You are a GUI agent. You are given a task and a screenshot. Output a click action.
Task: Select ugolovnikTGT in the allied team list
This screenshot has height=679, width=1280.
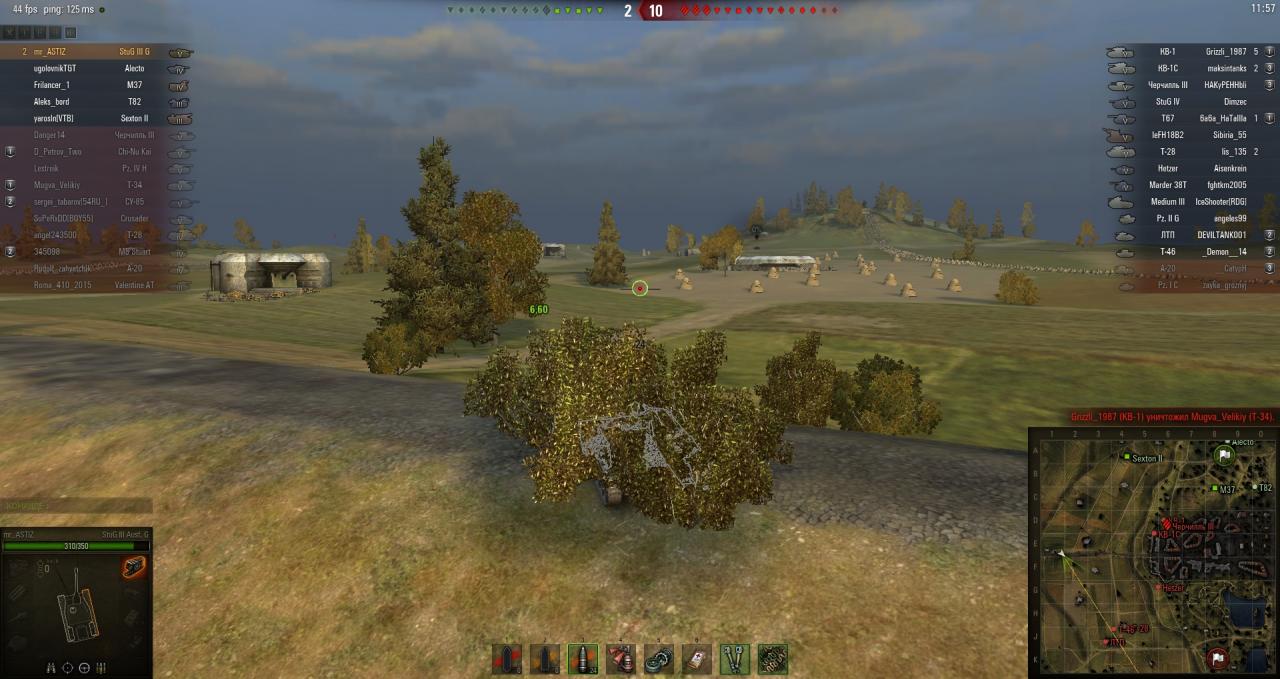tap(90, 69)
